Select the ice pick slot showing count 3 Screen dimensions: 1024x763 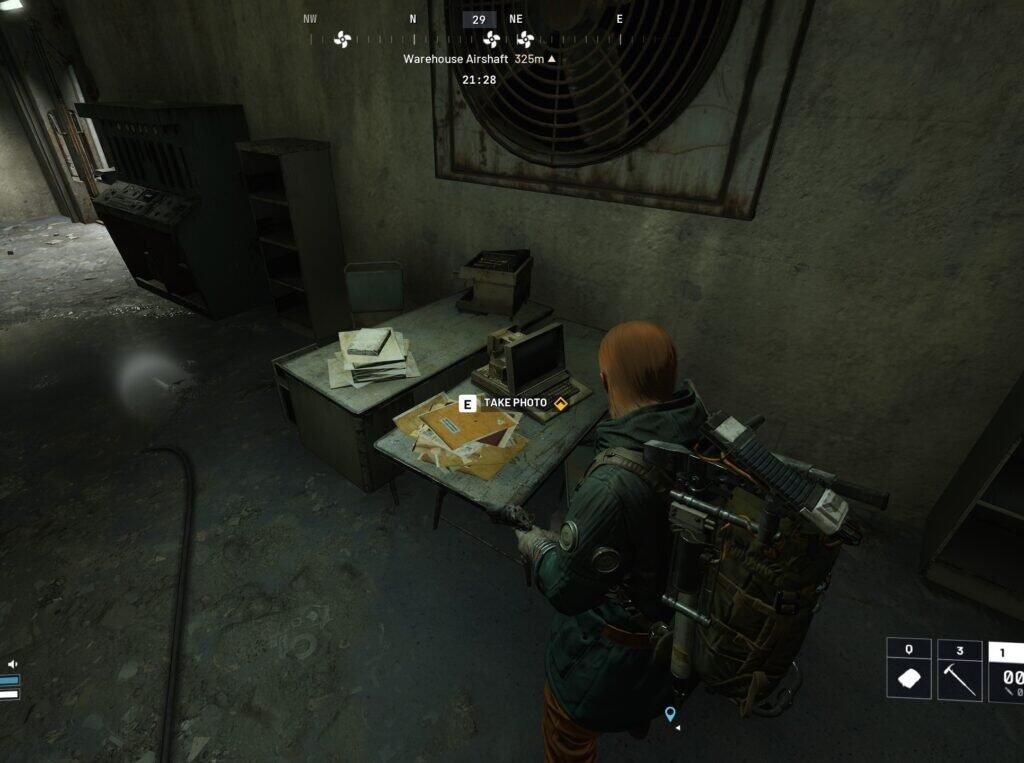(x=959, y=670)
